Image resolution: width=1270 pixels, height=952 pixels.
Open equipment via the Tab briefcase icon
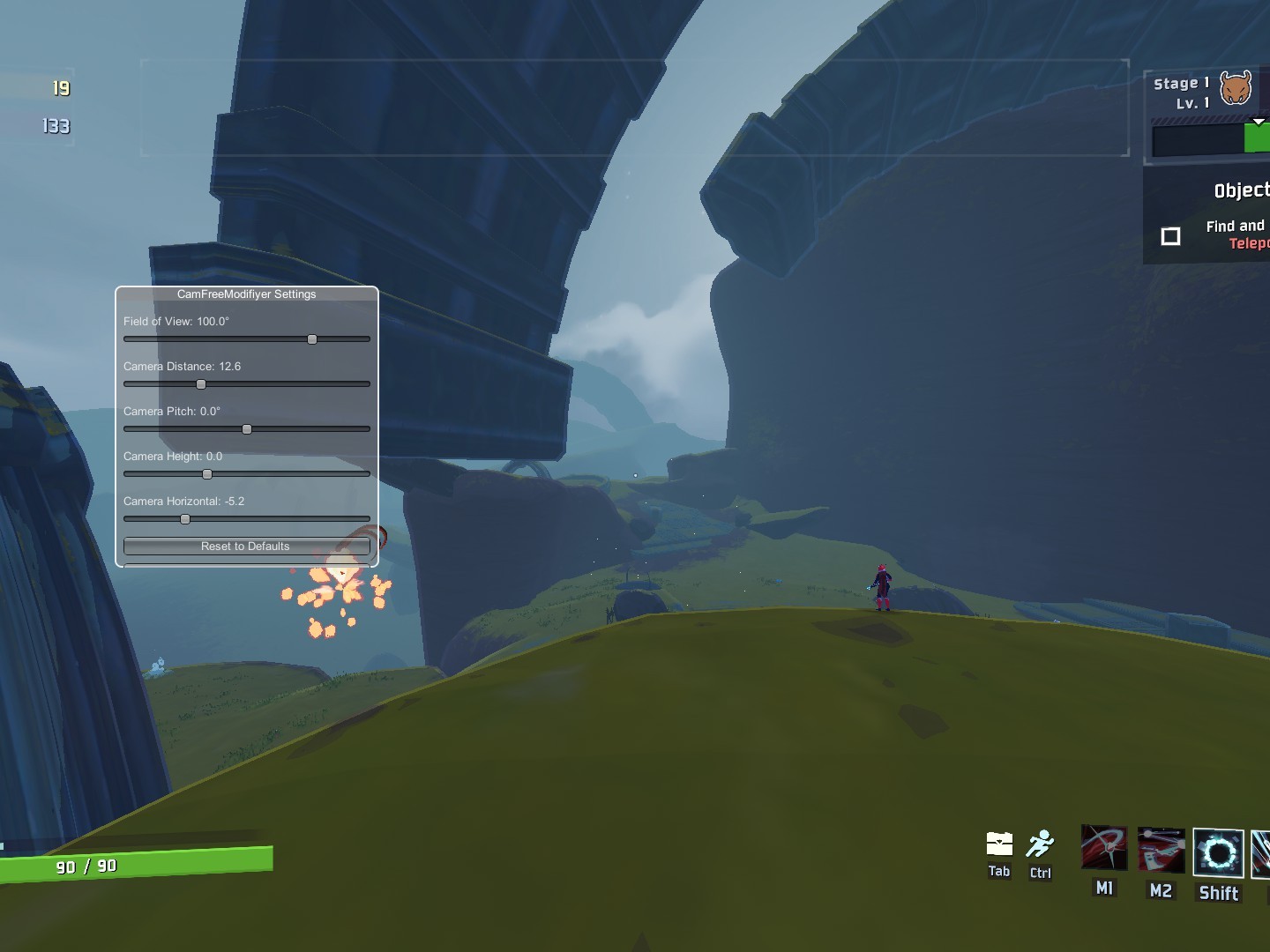(998, 846)
